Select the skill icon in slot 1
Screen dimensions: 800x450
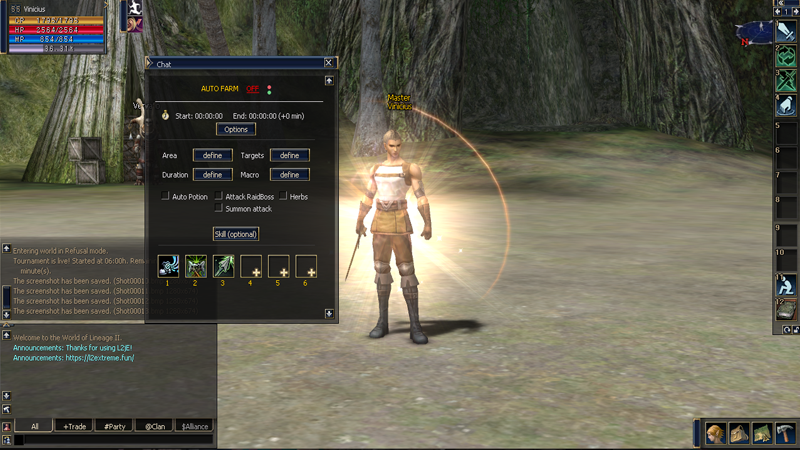pos(169,266)
